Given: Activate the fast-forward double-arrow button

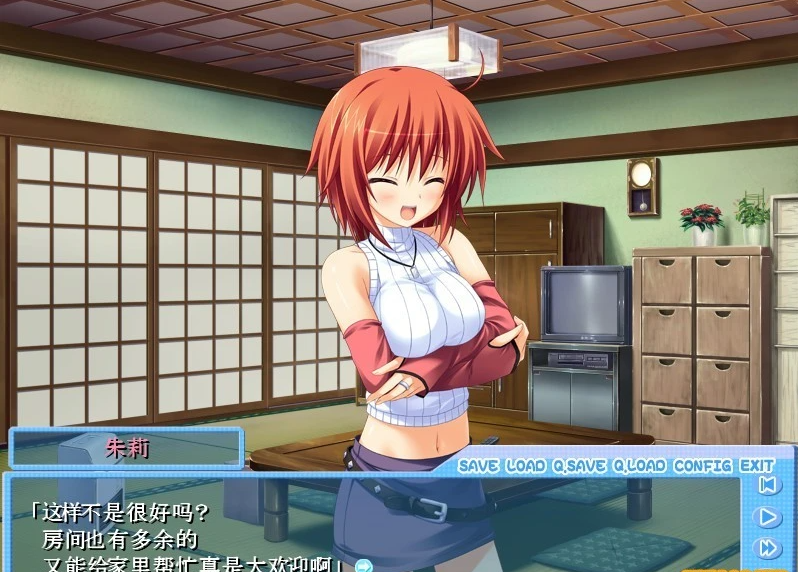Looking at the screenshot, I should (768, 547).
